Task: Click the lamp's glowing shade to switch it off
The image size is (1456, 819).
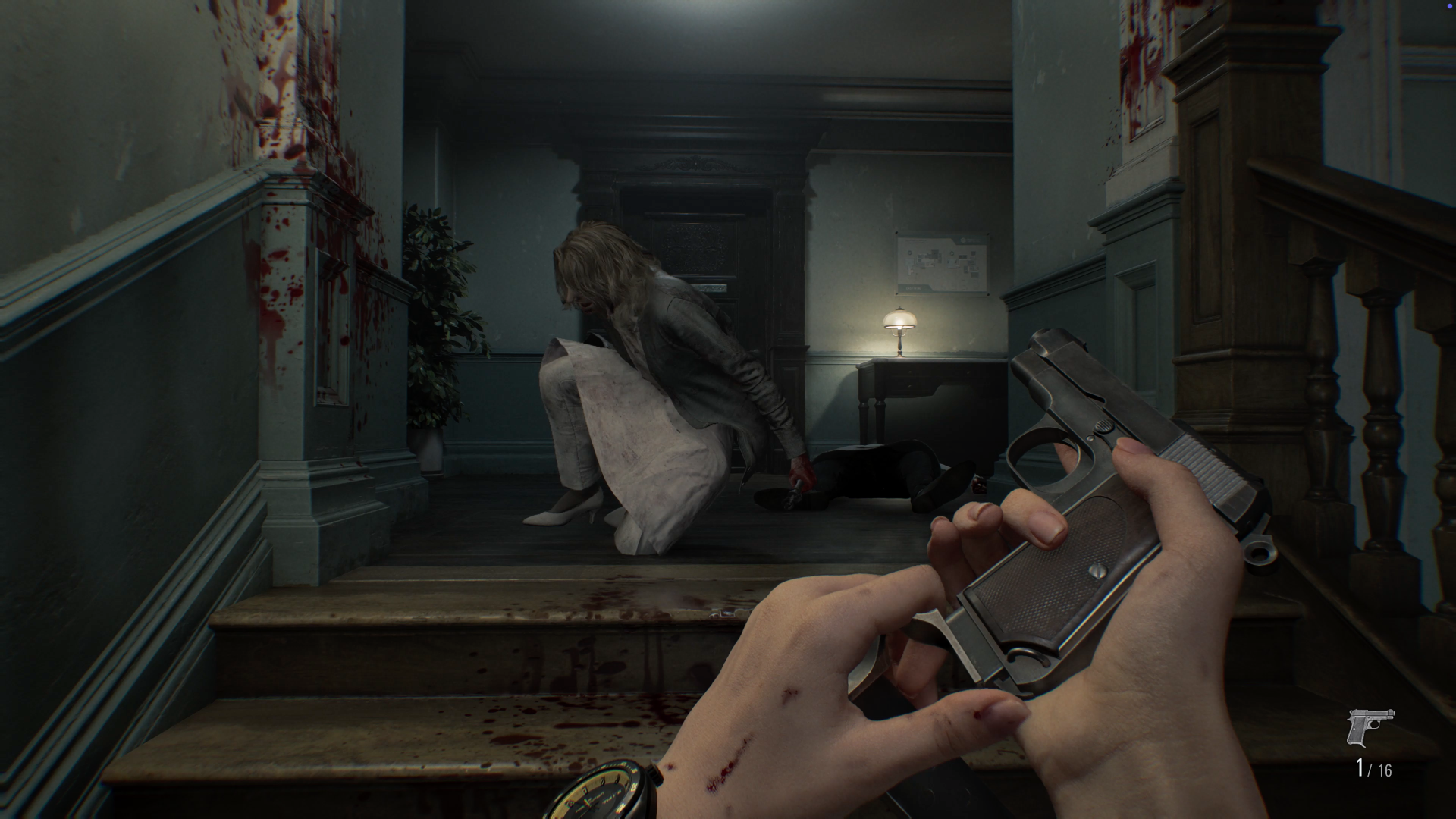Action: click(x=899, y=315)
